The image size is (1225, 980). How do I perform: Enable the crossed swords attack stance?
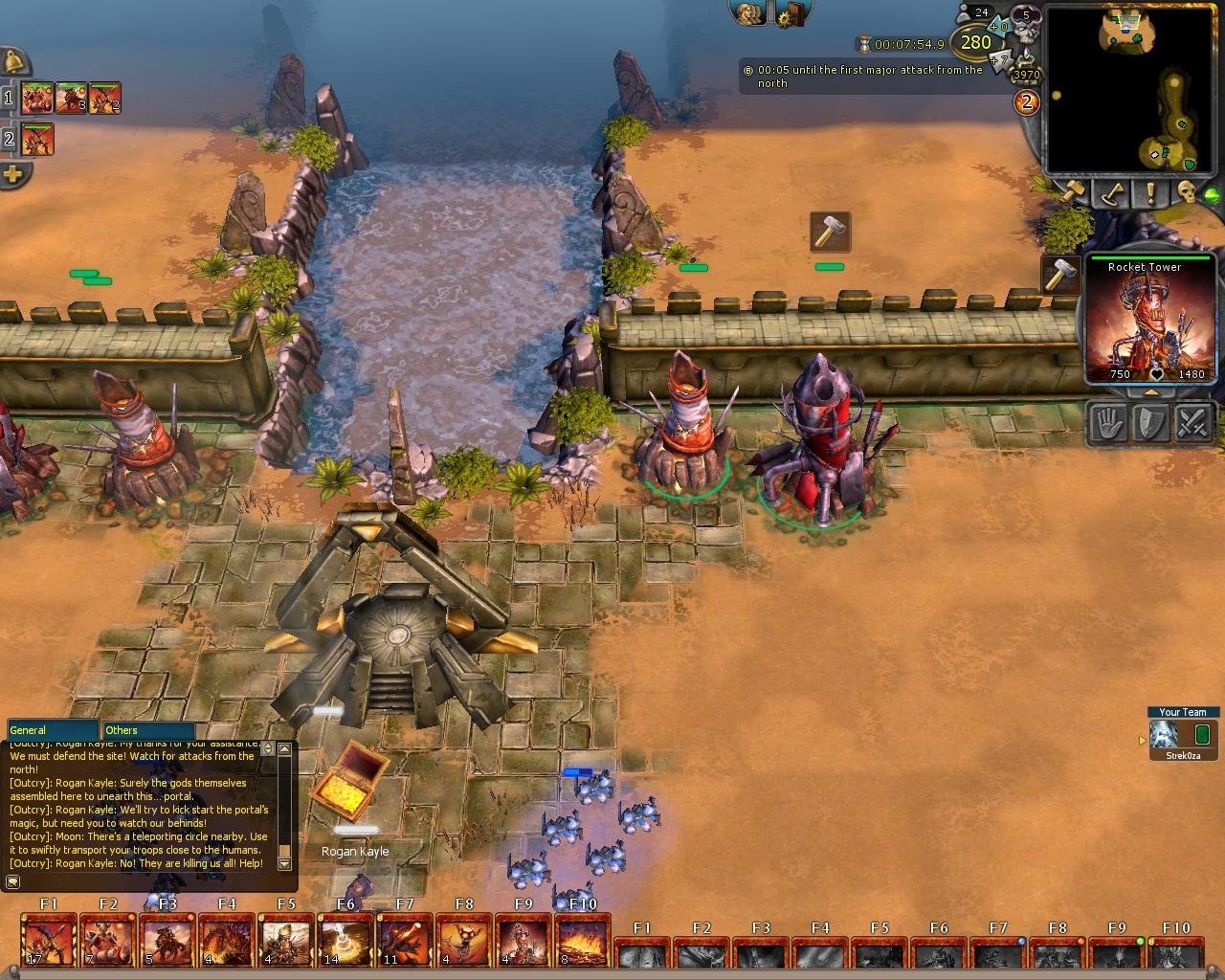1193,422
